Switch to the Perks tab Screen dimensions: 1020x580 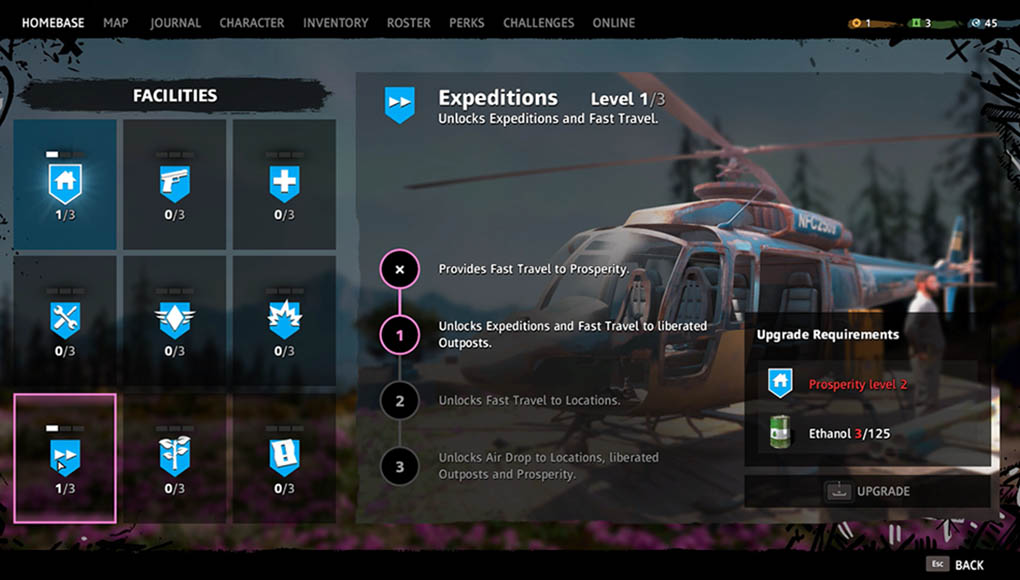pos(467,22)
